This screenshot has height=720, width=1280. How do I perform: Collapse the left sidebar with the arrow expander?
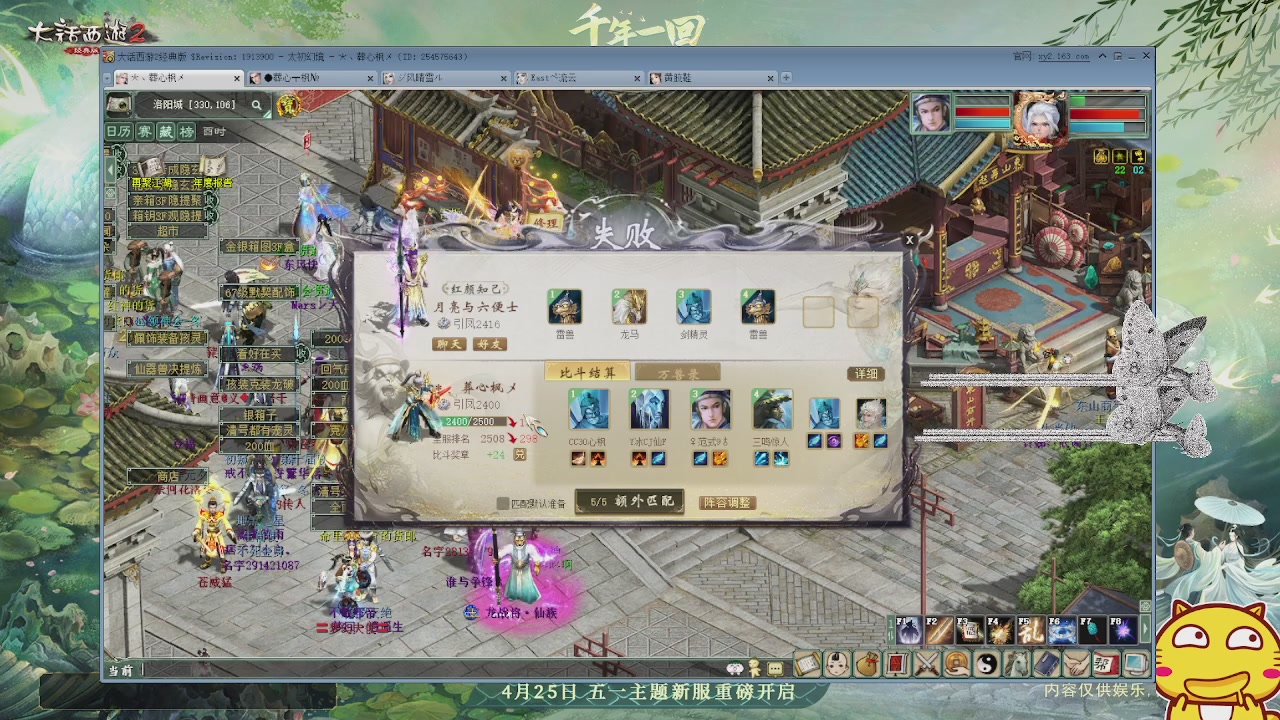[110, 169]
